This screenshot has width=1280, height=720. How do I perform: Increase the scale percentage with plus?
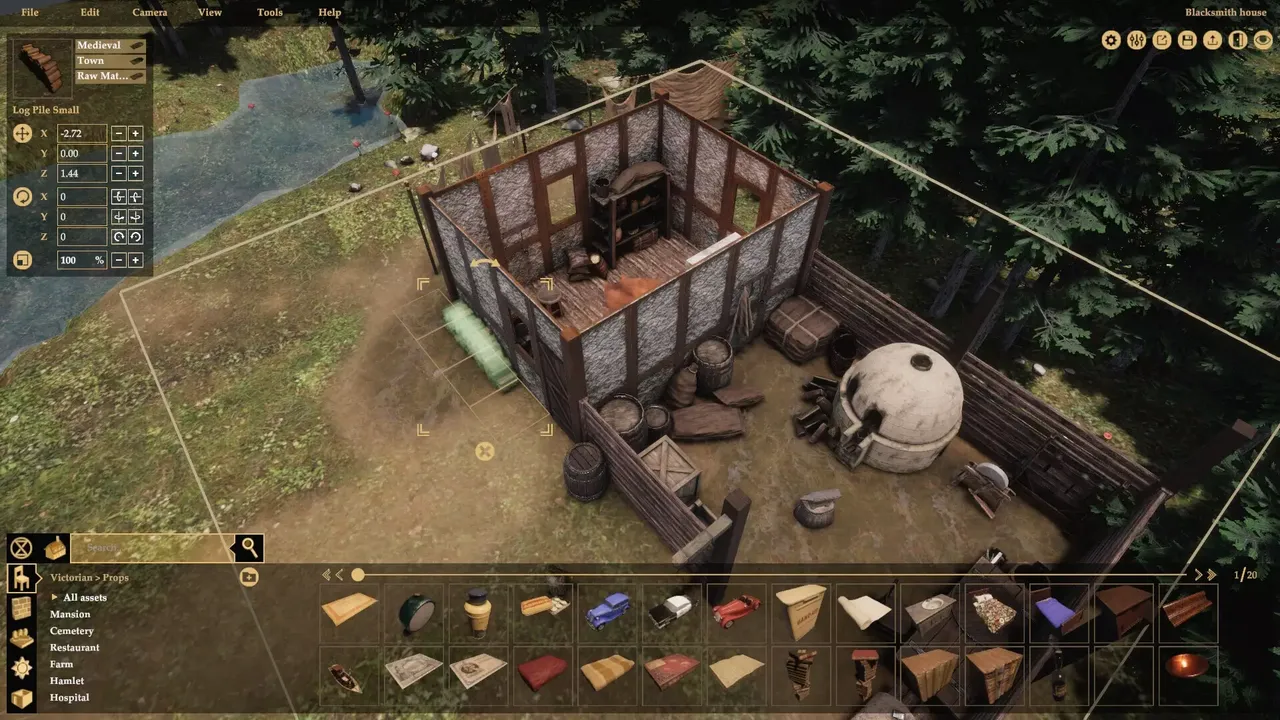[135, 260]
